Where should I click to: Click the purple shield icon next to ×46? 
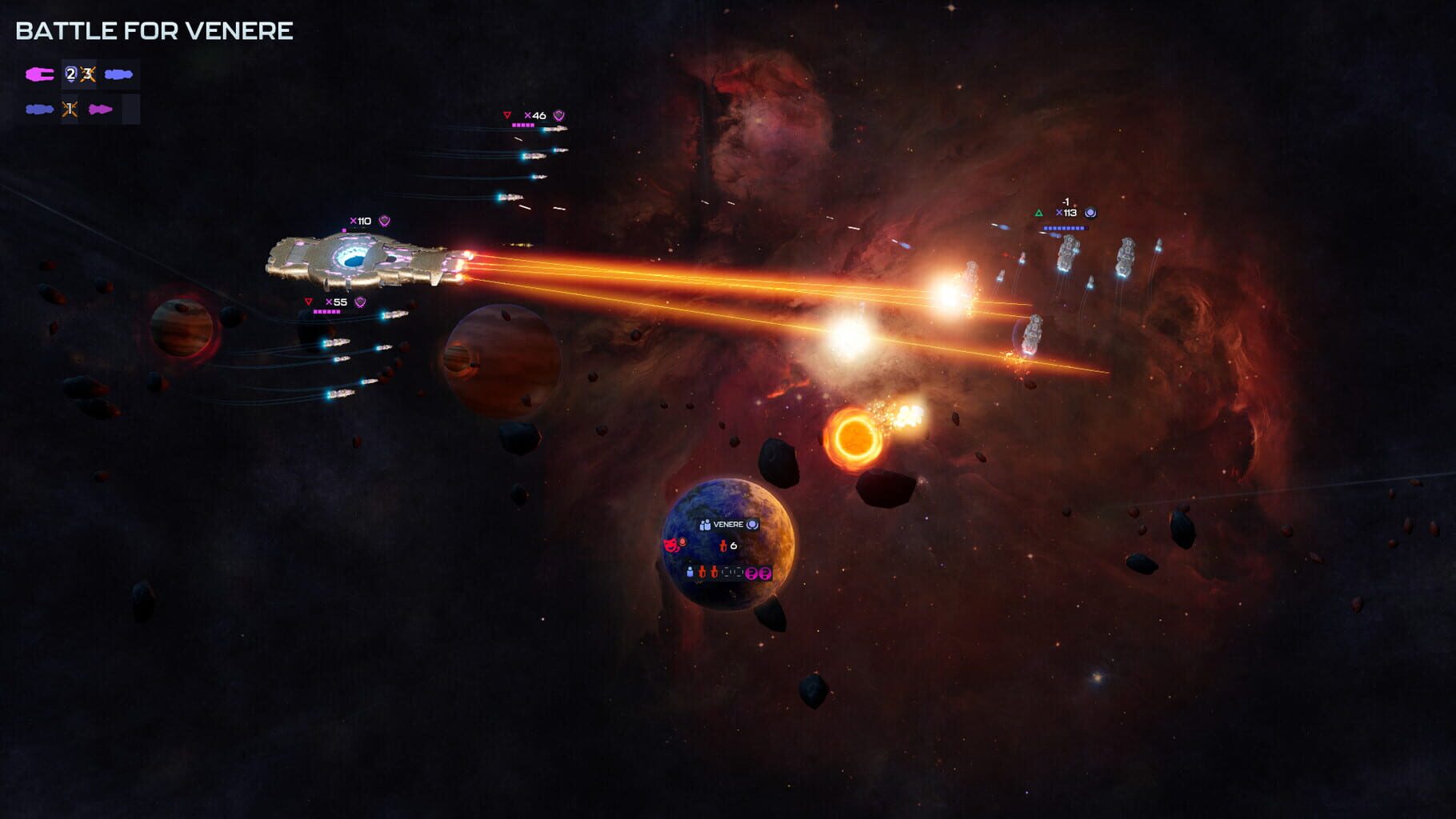560,114
